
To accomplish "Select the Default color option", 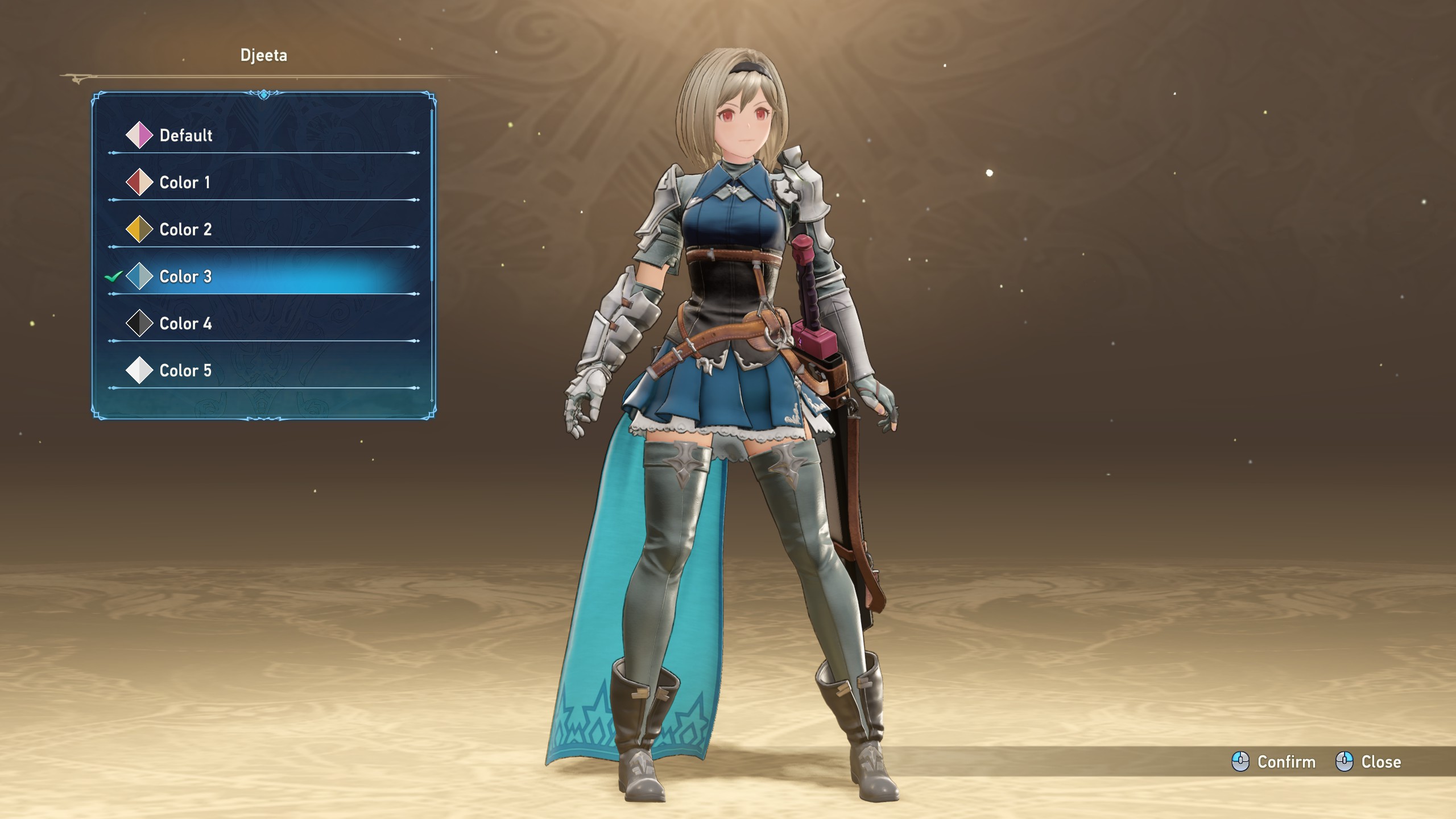I will 185,135.
